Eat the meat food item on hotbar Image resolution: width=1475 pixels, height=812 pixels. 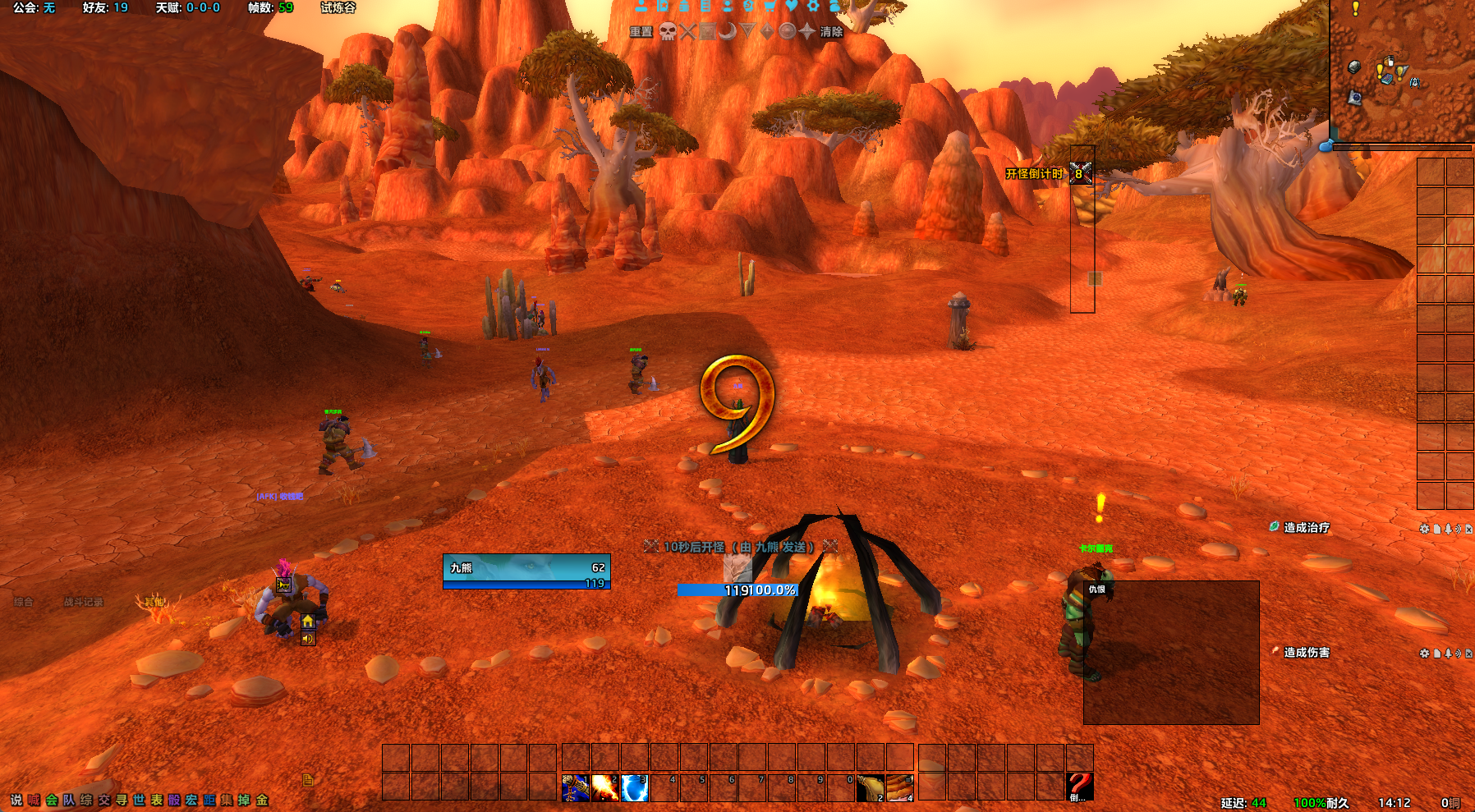coord(900,787)
